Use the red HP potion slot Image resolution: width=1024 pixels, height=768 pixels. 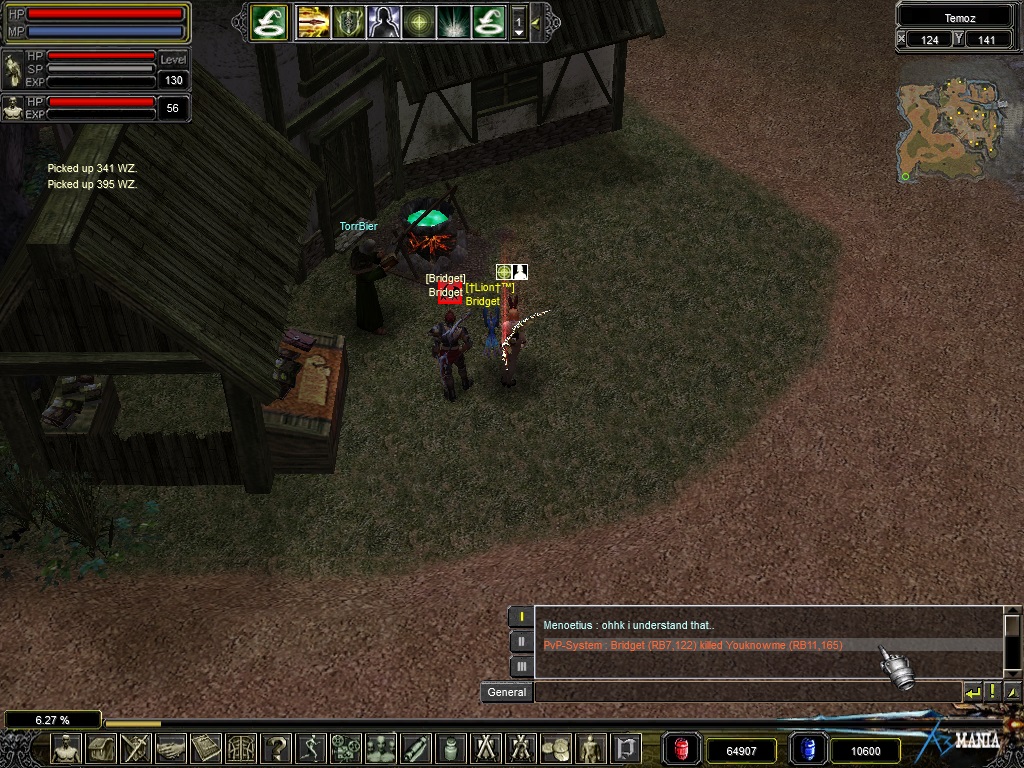pos(682,749)
